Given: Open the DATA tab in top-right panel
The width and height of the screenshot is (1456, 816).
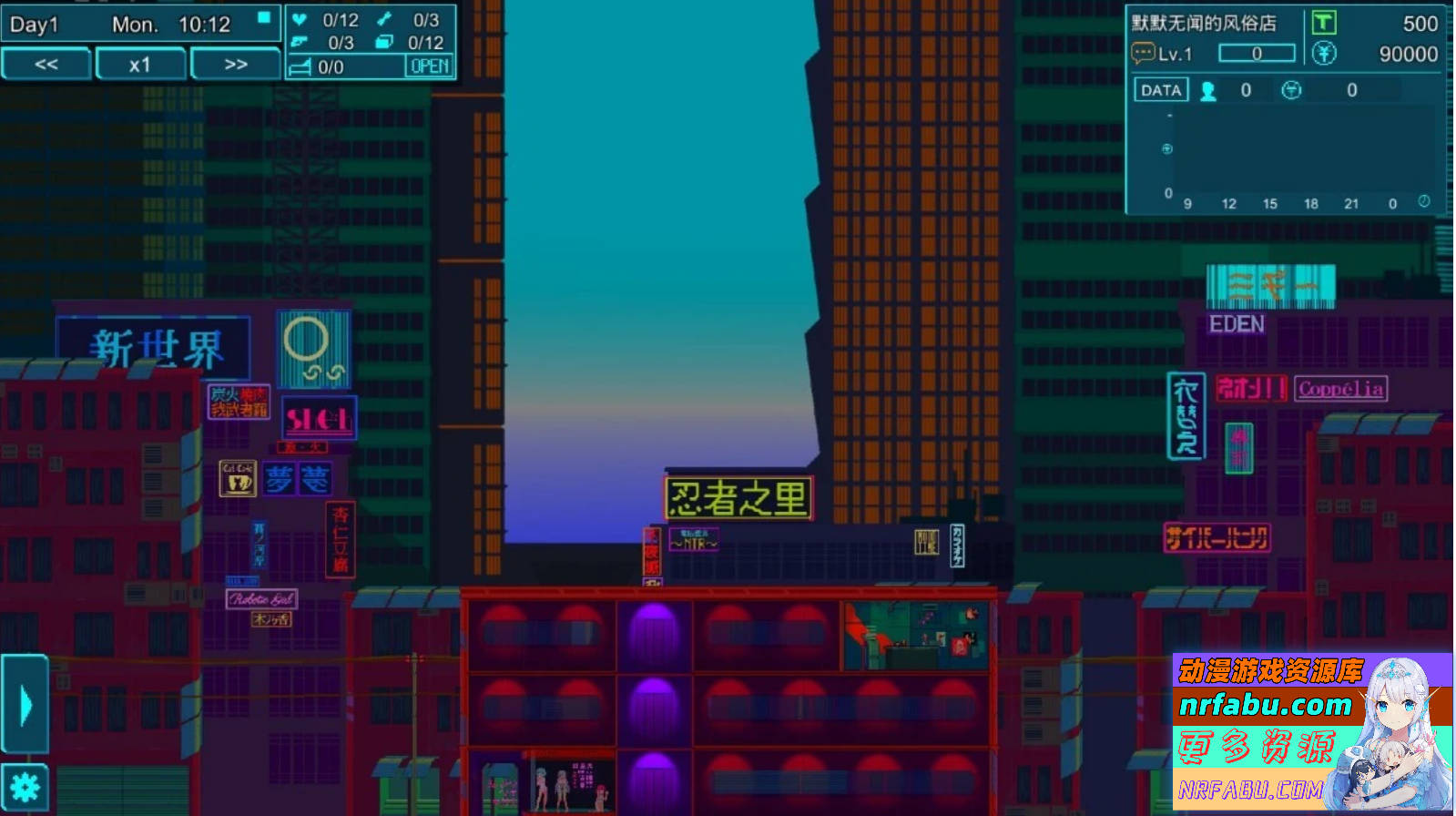Looking at the screenshot, I should pyautogui.click(x=1160, y=88).
